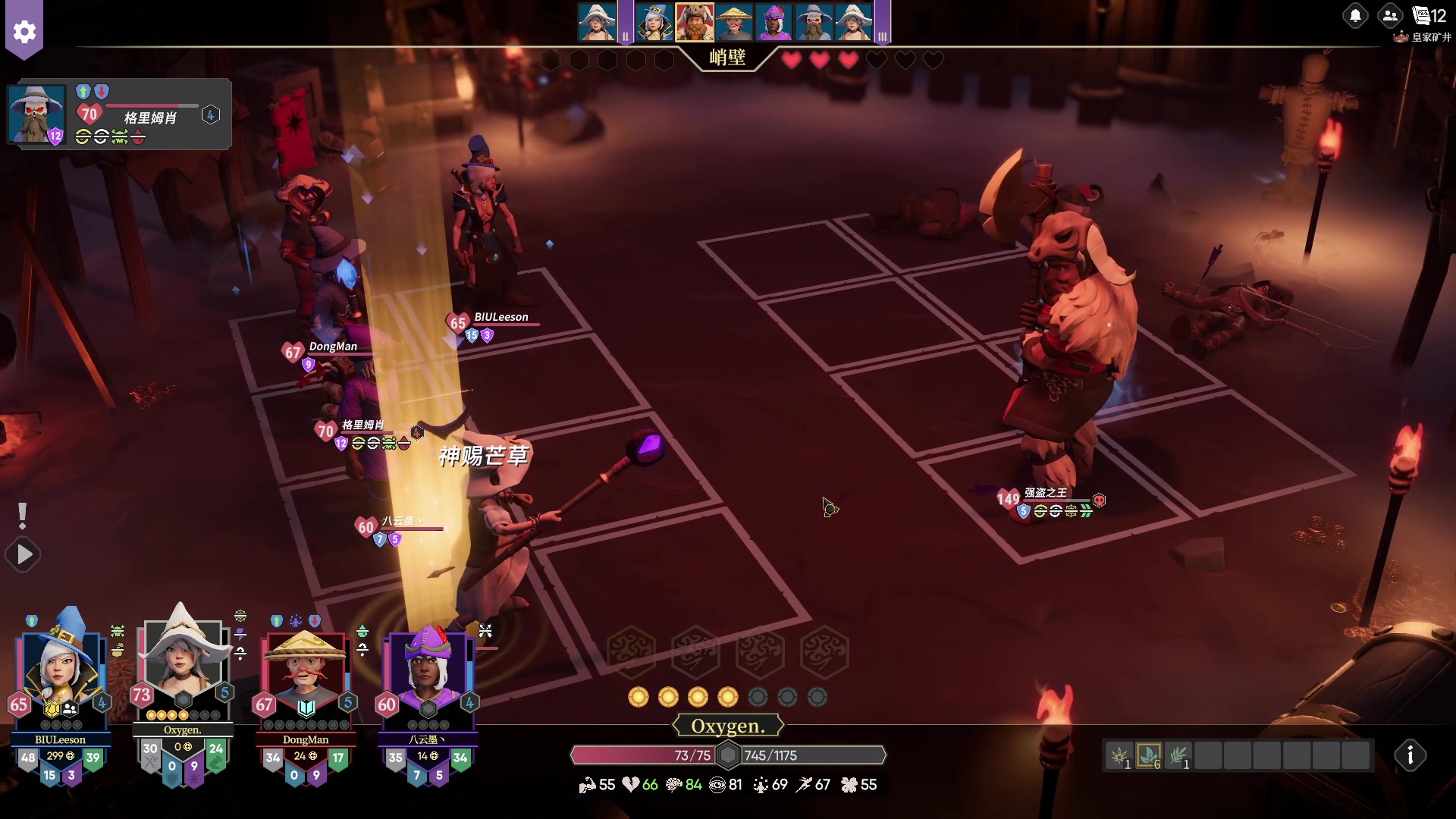Viewport: 1456px width, 819px height.
Task: Select the grey wizard skull turn portrait
Action: click(x=813, y=22)
